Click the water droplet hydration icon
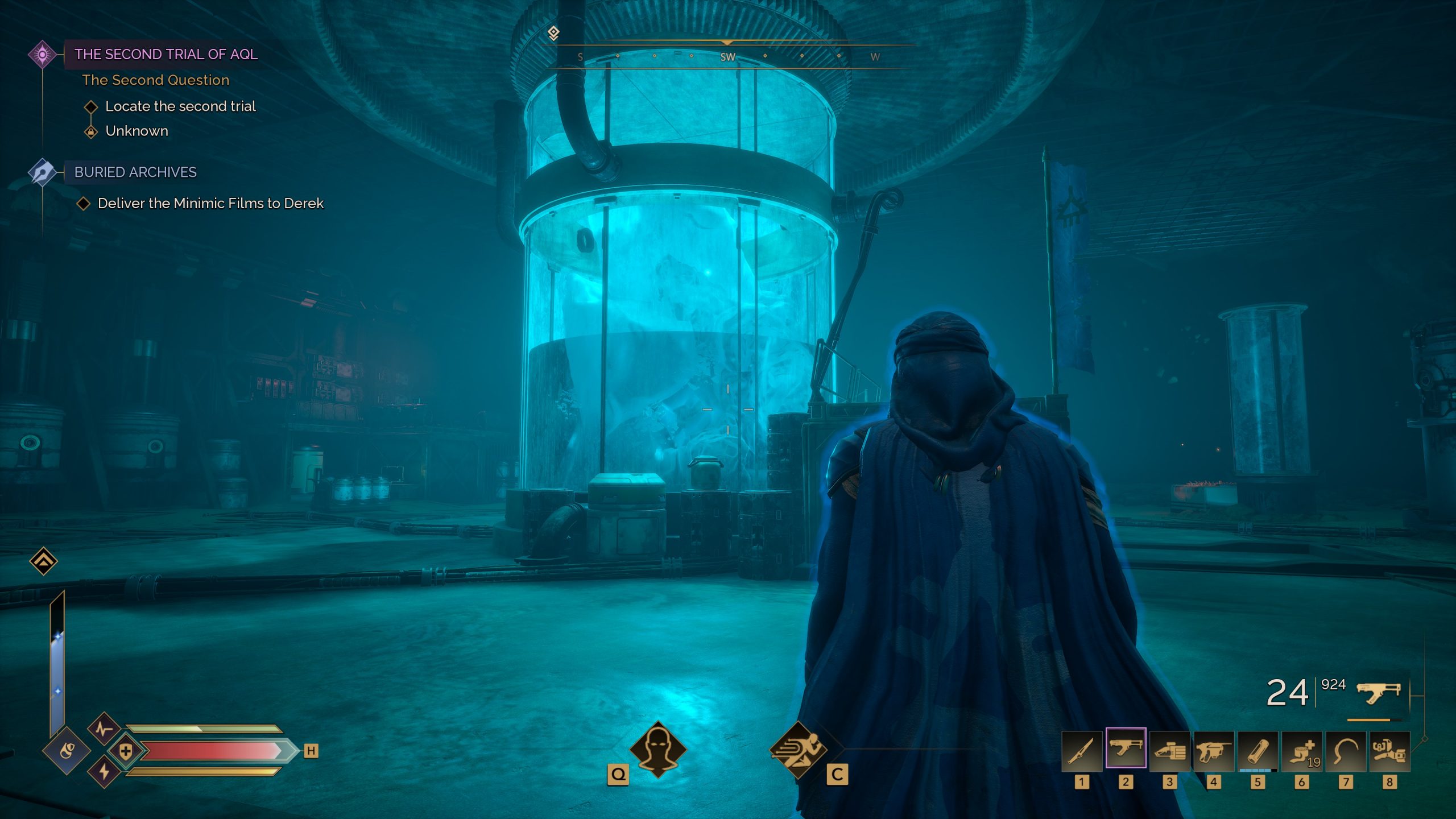 click(67, 751)
